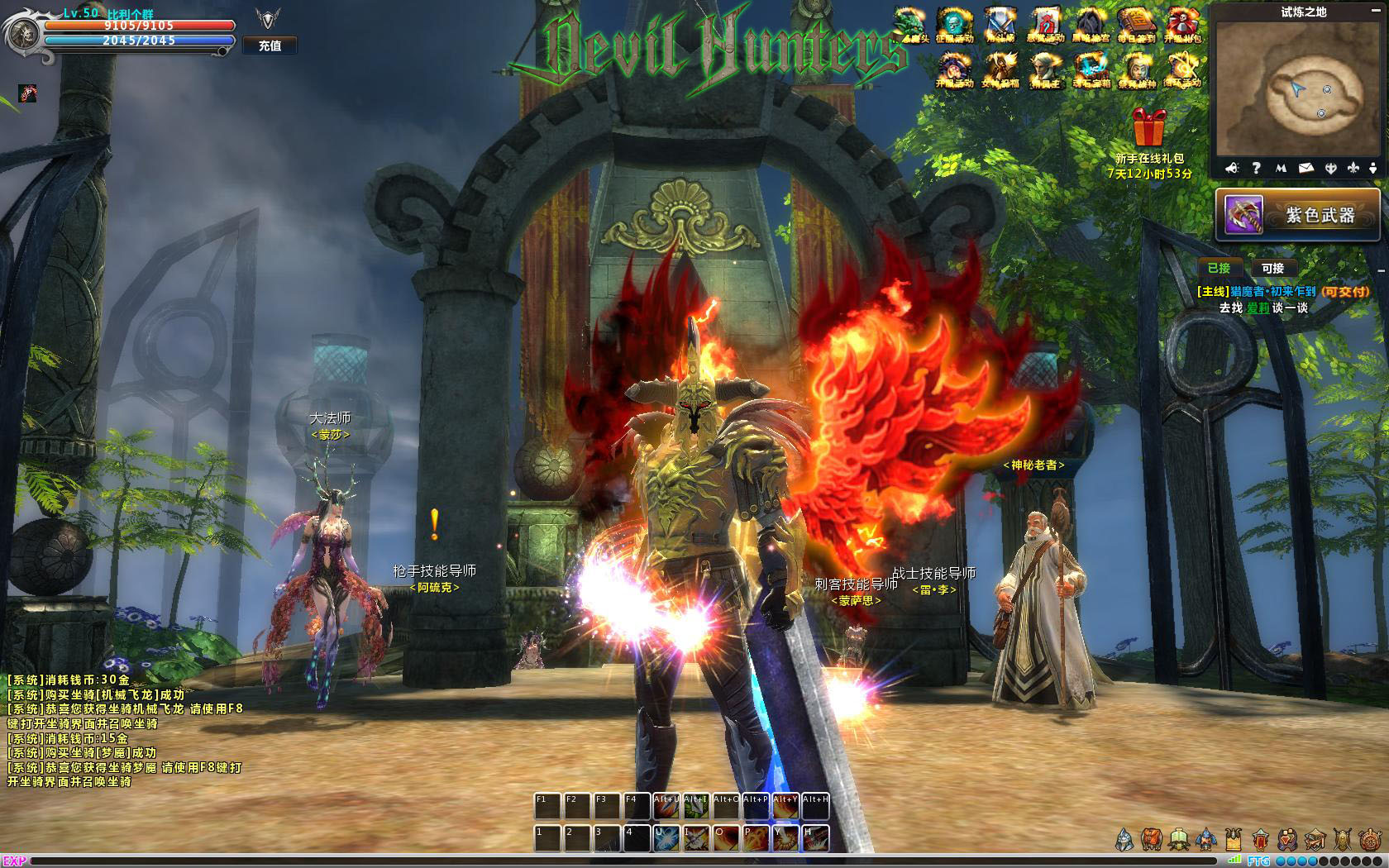Open the 猎魔者·初来乍到 main quest entry

1282,291
